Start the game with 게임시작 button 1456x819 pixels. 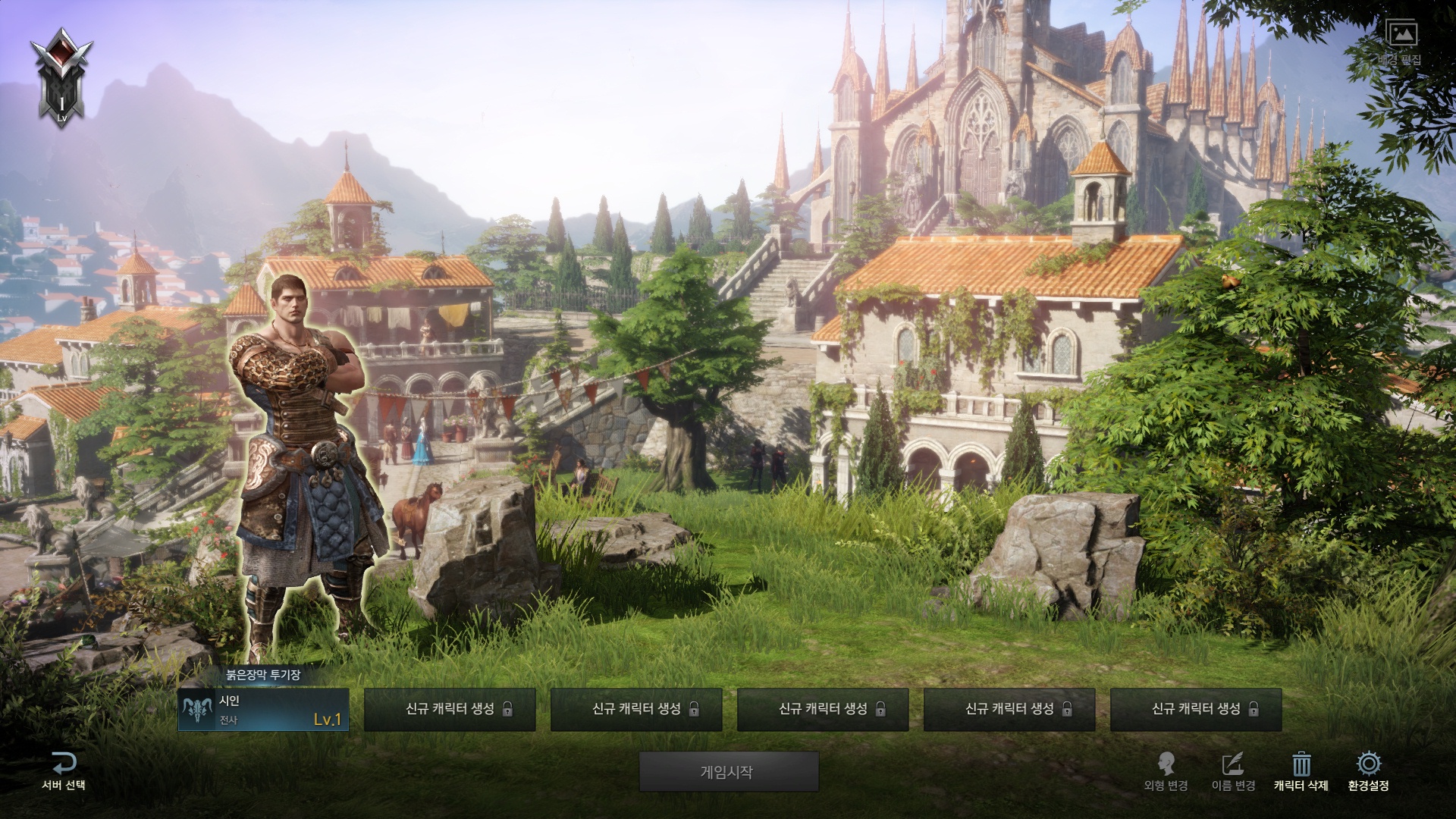(x=728, y=772)
